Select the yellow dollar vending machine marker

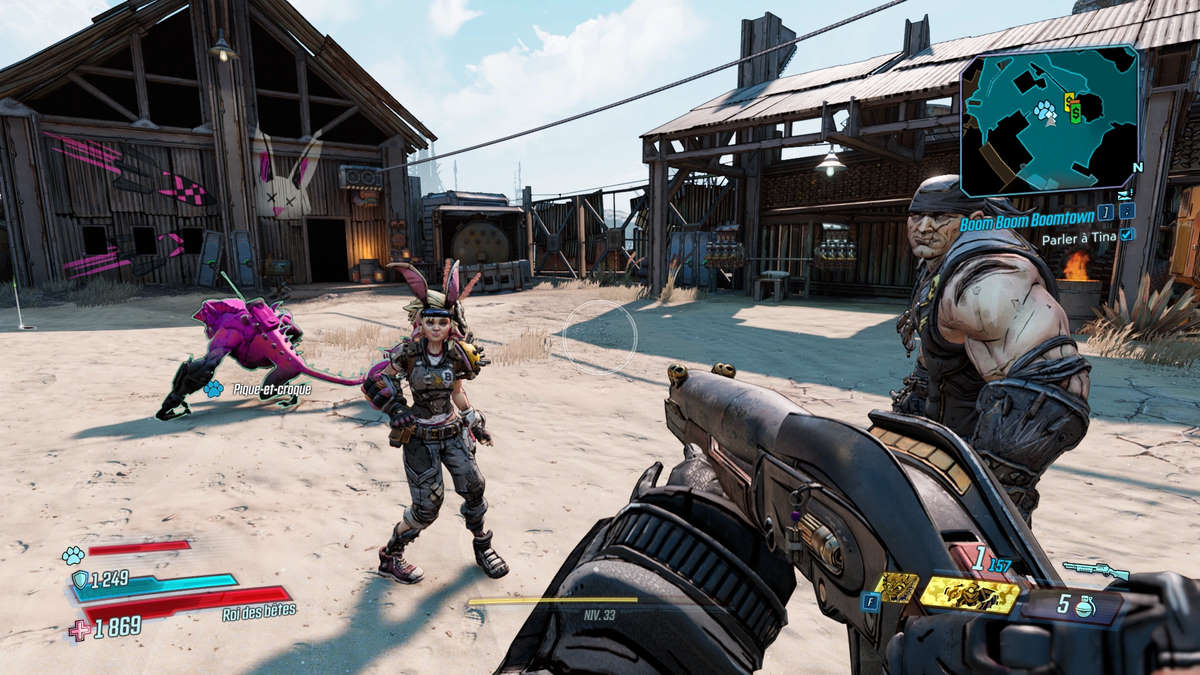1069,100
